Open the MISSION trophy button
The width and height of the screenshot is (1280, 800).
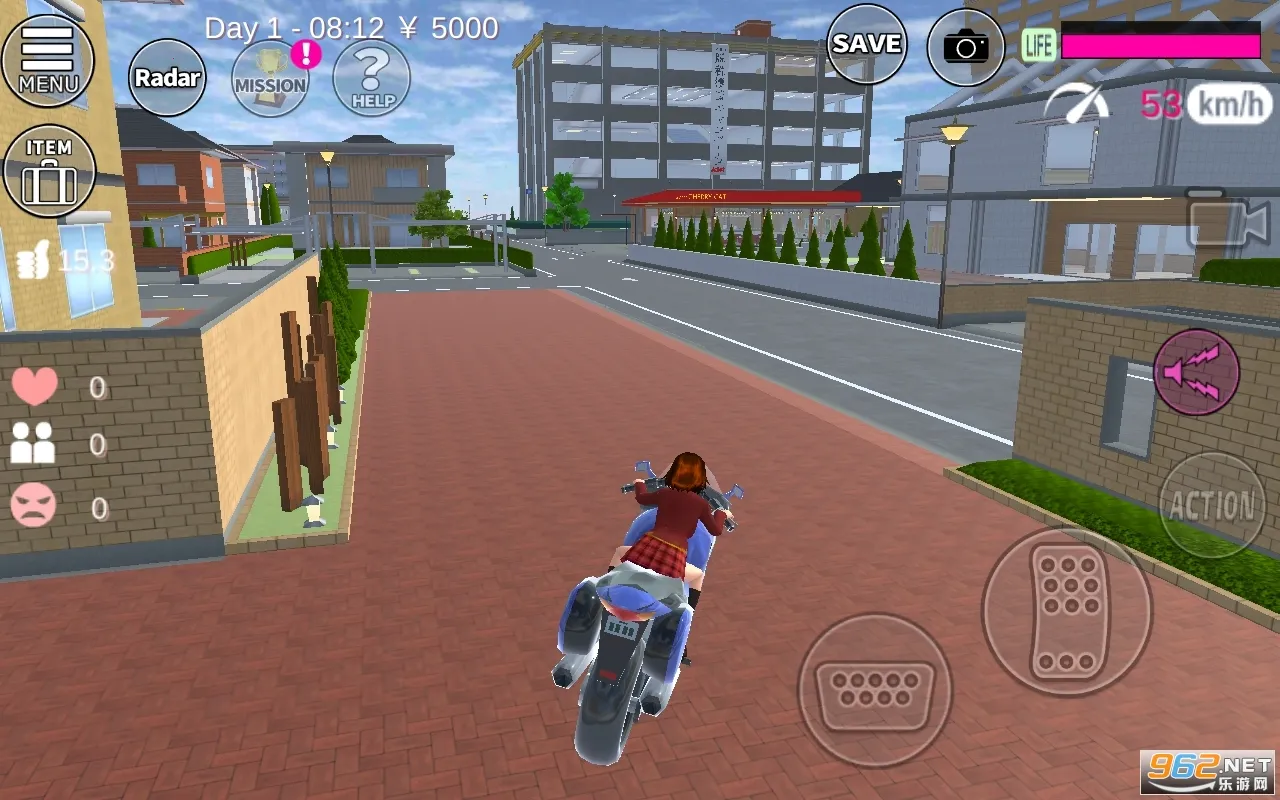tap(270, 78)
